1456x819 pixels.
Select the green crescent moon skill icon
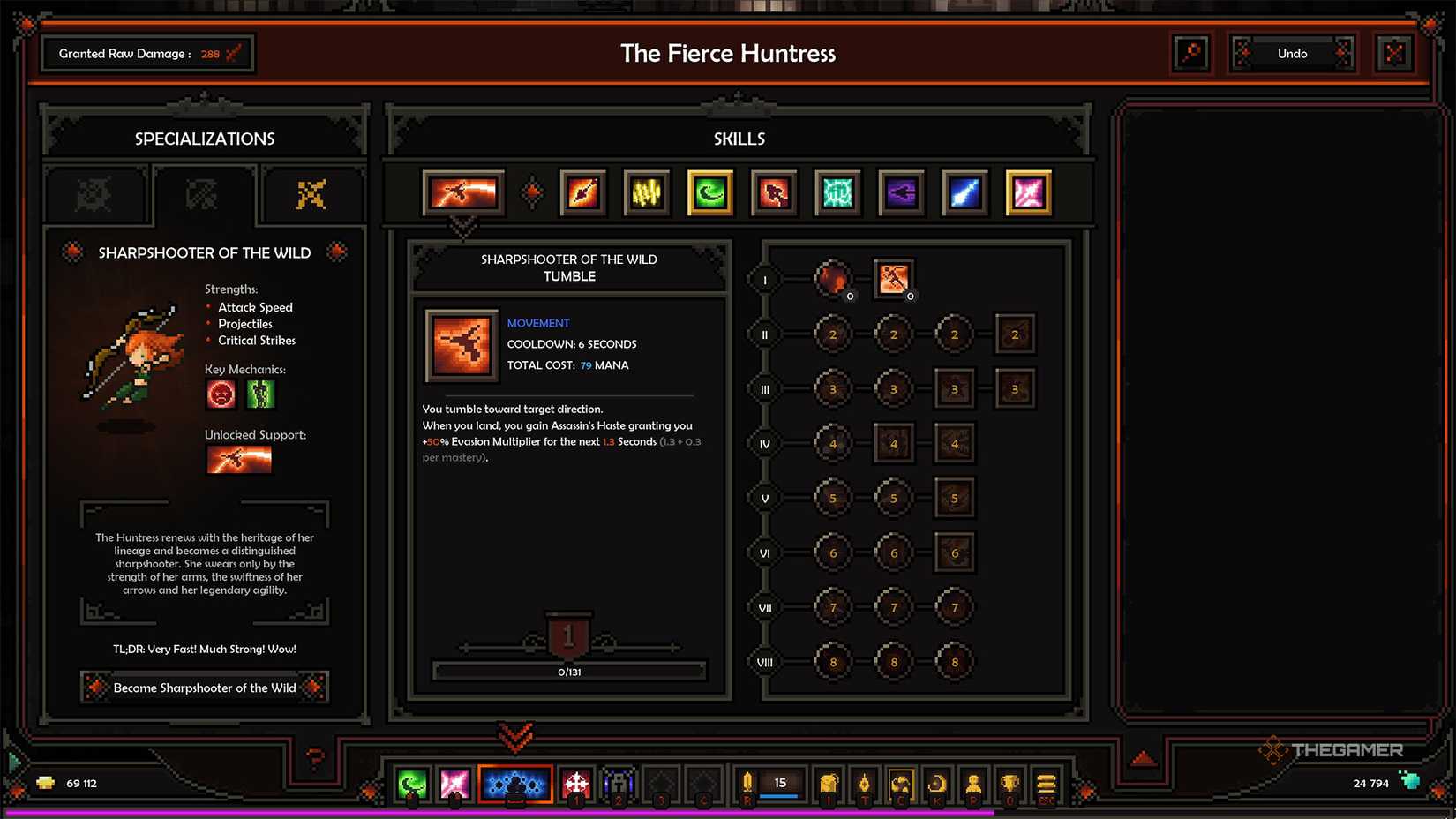pyautogui.click(x=709, y=193)
